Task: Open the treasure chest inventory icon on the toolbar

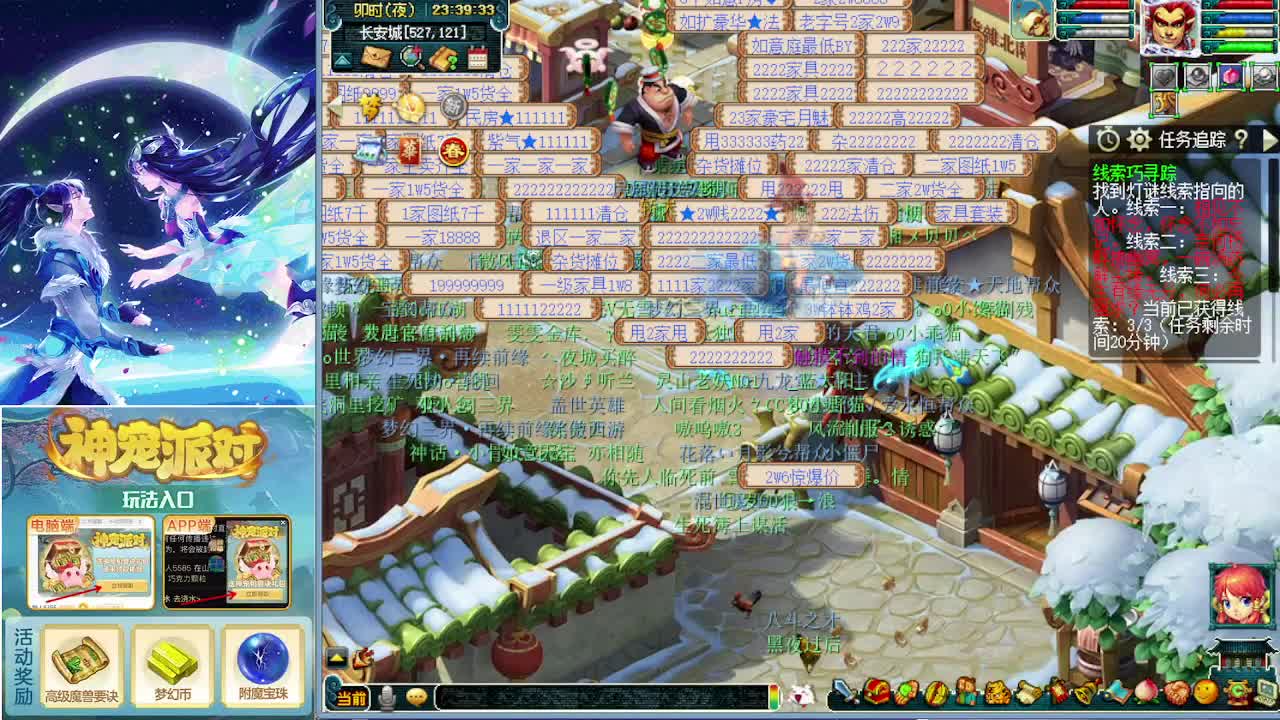Action: 876,691
